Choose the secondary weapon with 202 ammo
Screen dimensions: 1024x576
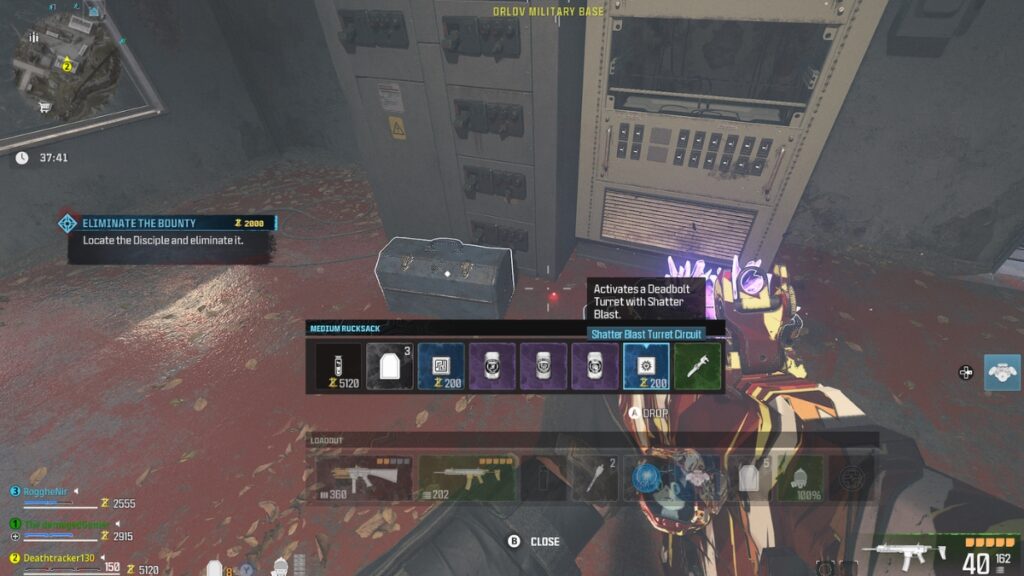466,478
